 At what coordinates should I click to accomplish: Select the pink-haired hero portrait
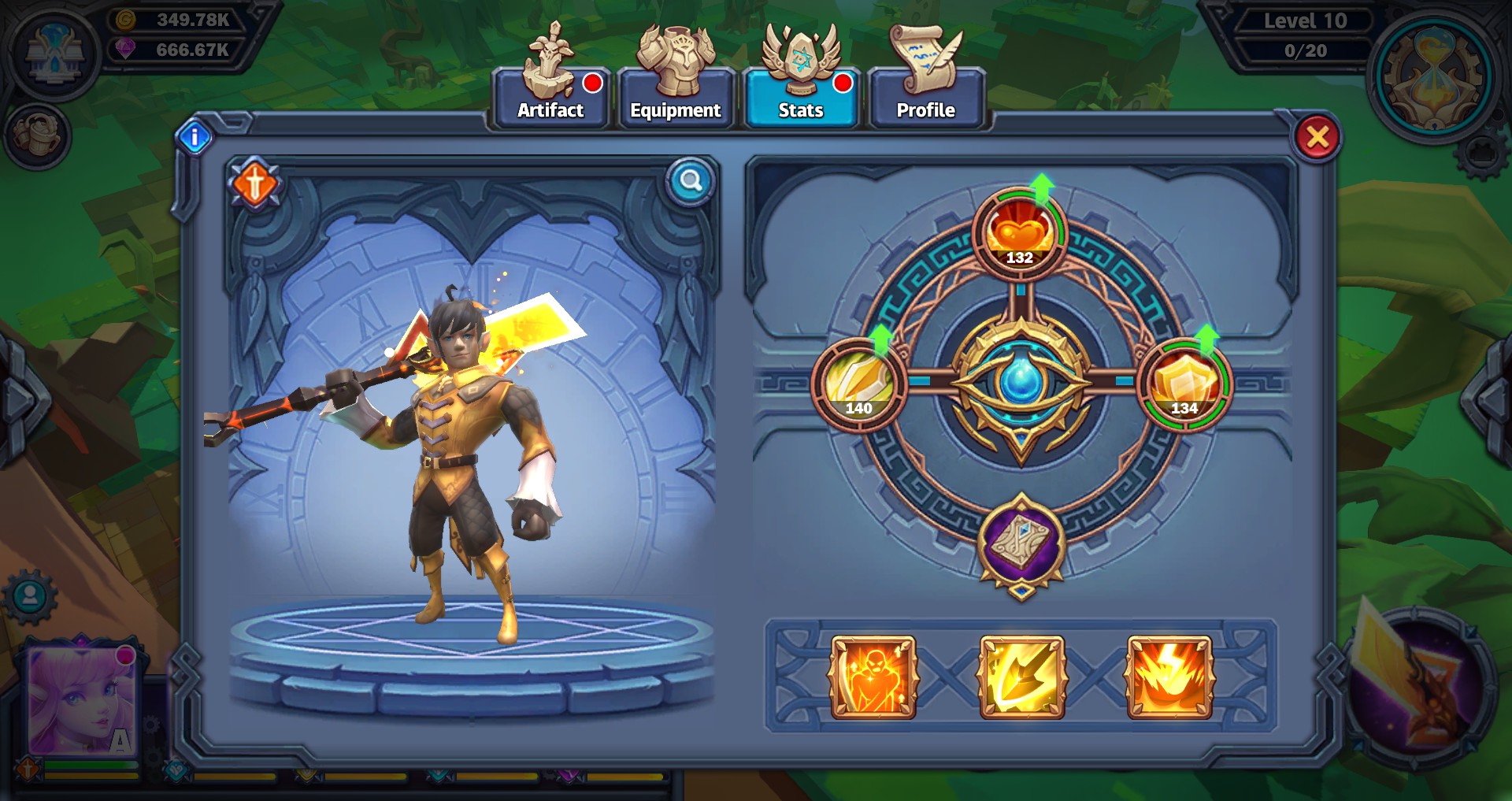83,701
